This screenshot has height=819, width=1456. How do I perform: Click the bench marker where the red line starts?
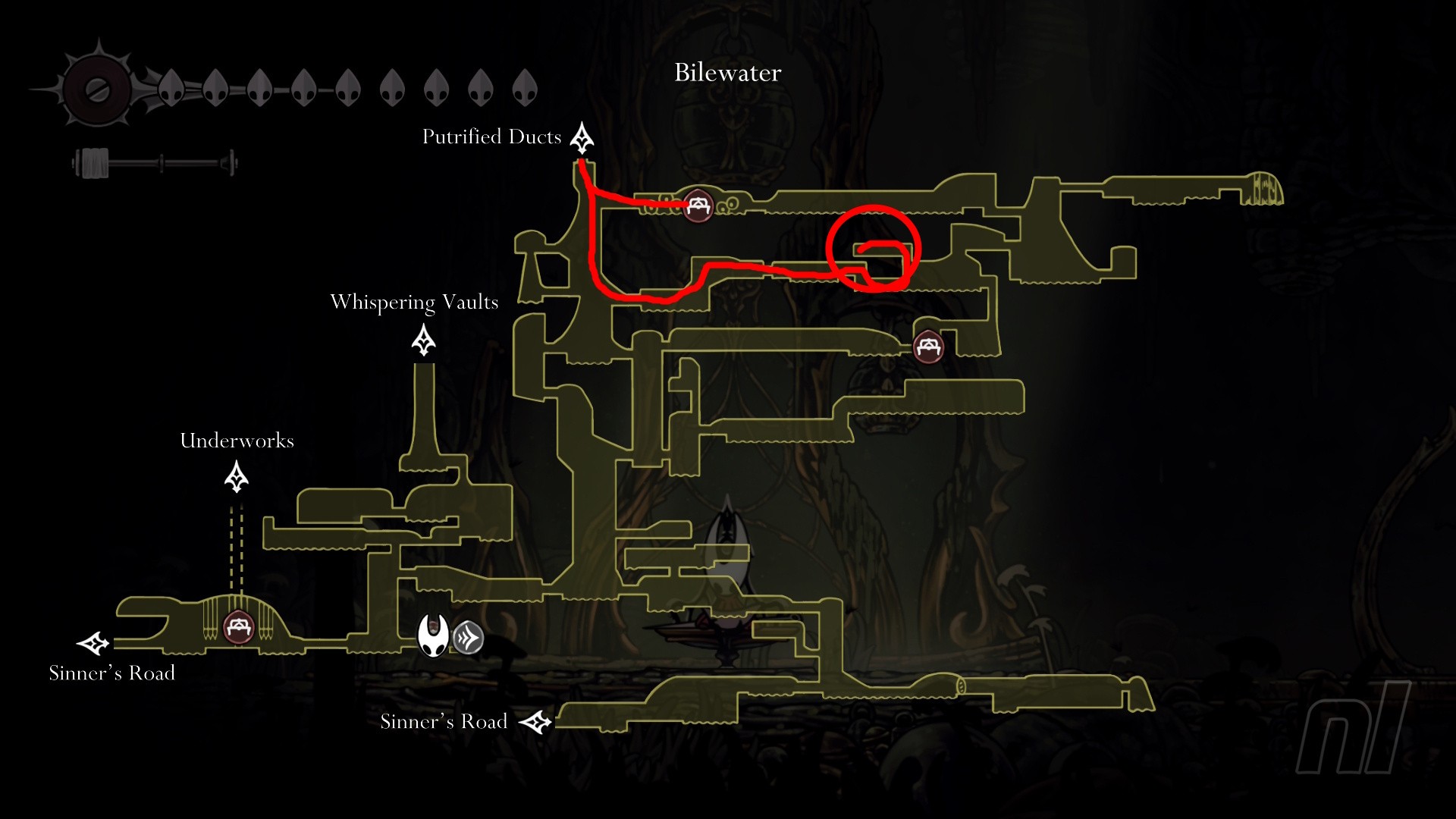[697, 205]
